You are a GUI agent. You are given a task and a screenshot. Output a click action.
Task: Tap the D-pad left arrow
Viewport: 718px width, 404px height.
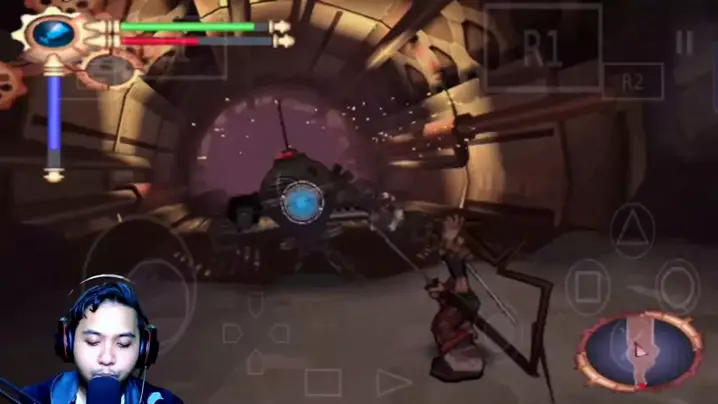(232, 333)
